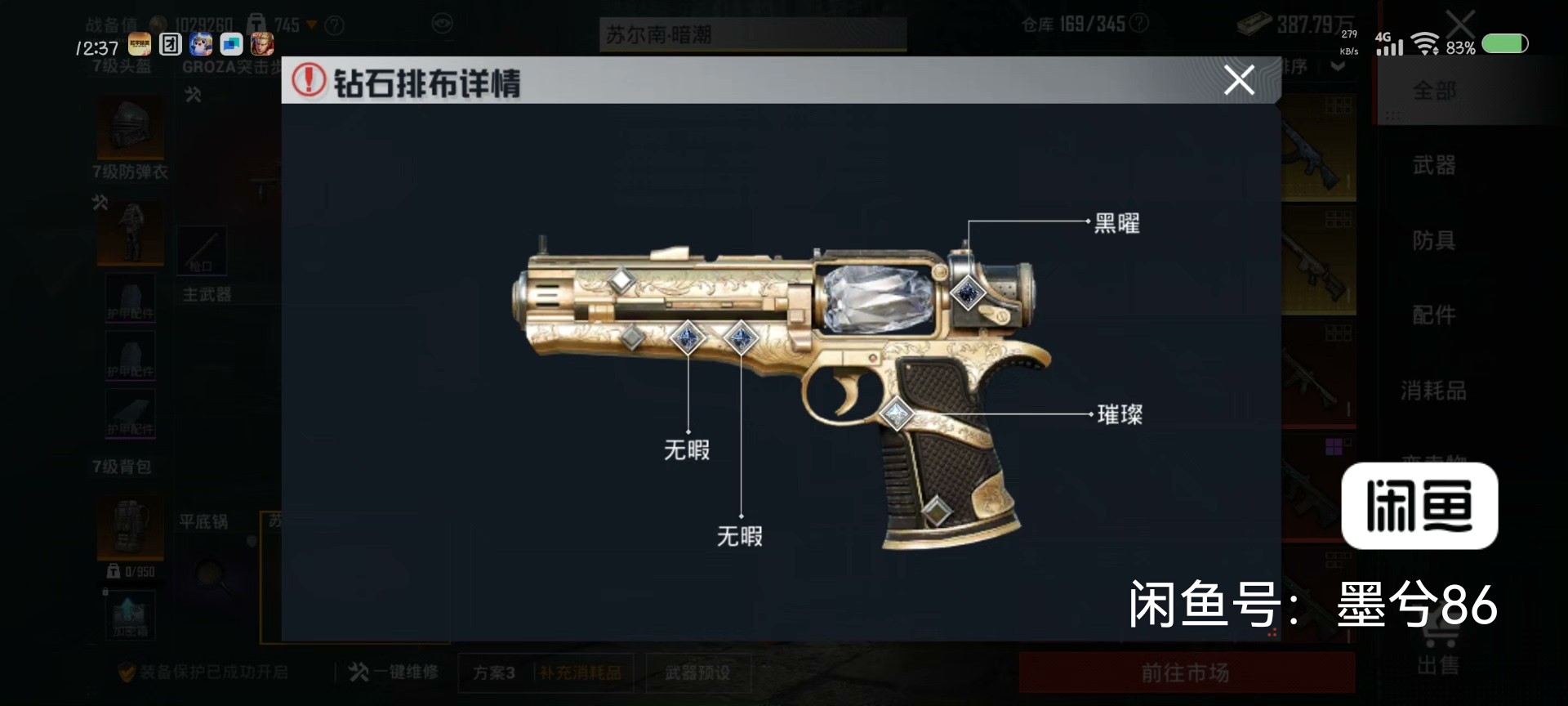Switch to the 全部 category tab

pyautogui.click(x=1435, y=91)
